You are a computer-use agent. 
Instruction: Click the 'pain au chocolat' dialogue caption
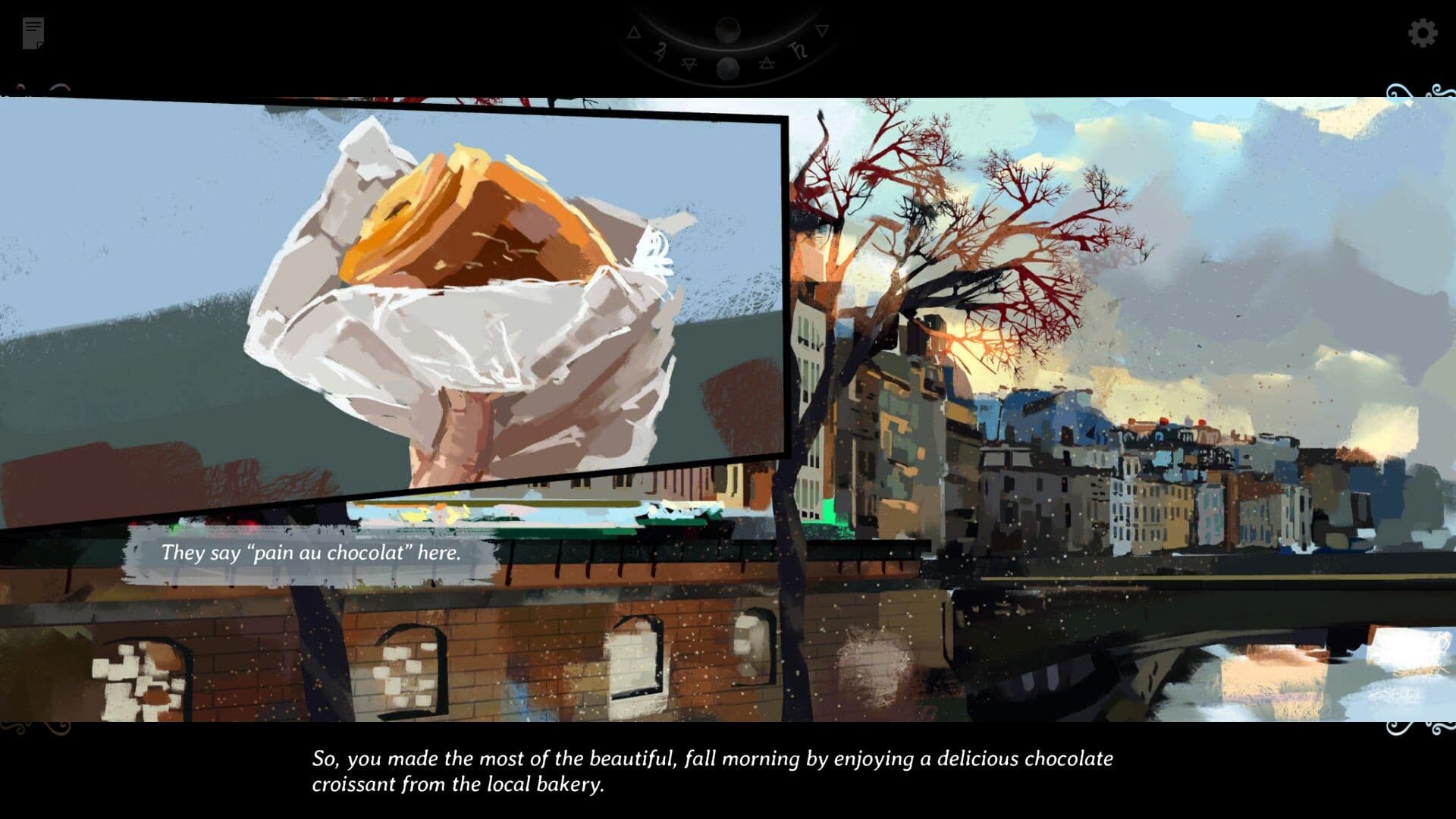[311, 554]
